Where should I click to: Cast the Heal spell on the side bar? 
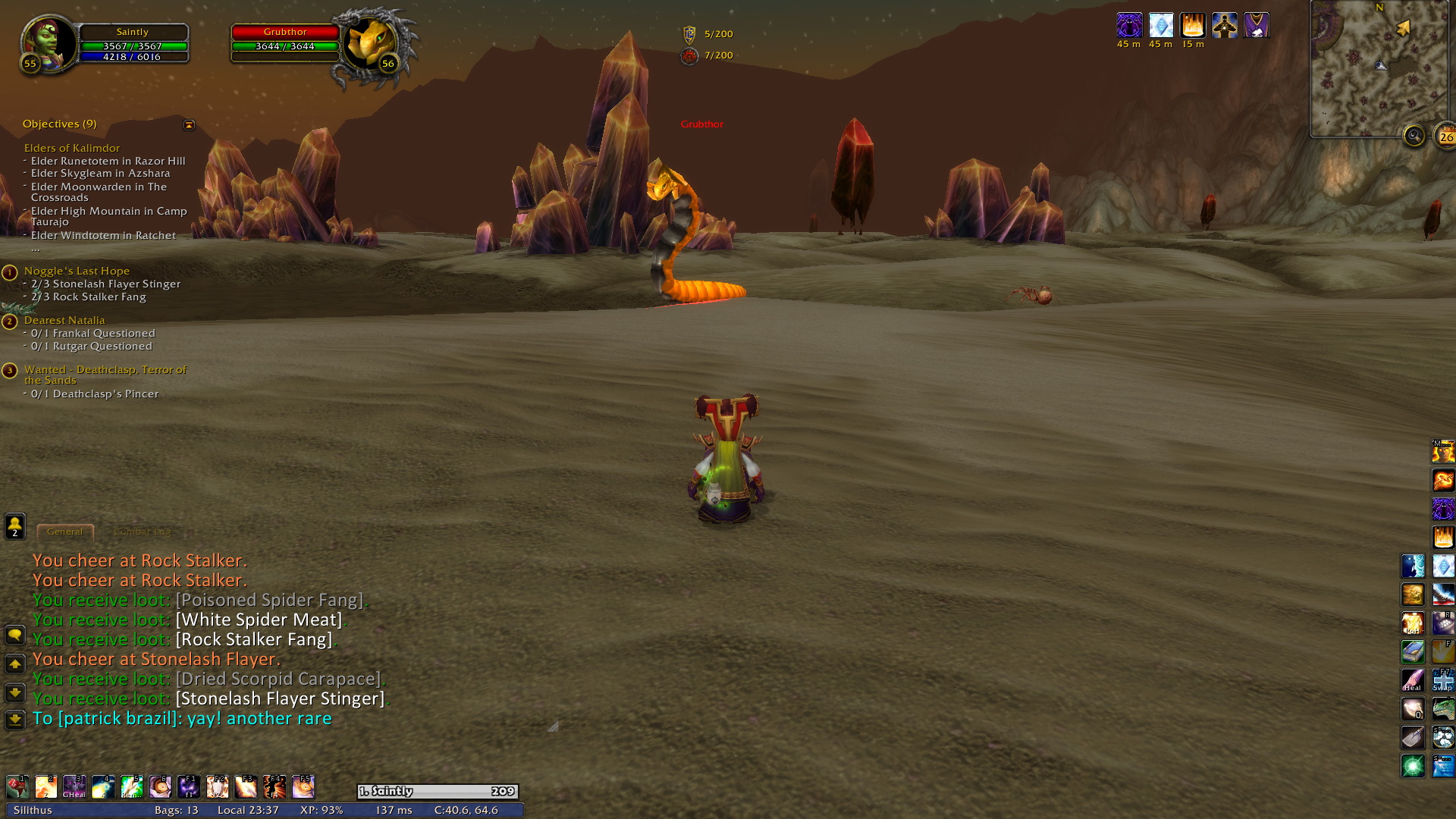[x=1413, y=680]
